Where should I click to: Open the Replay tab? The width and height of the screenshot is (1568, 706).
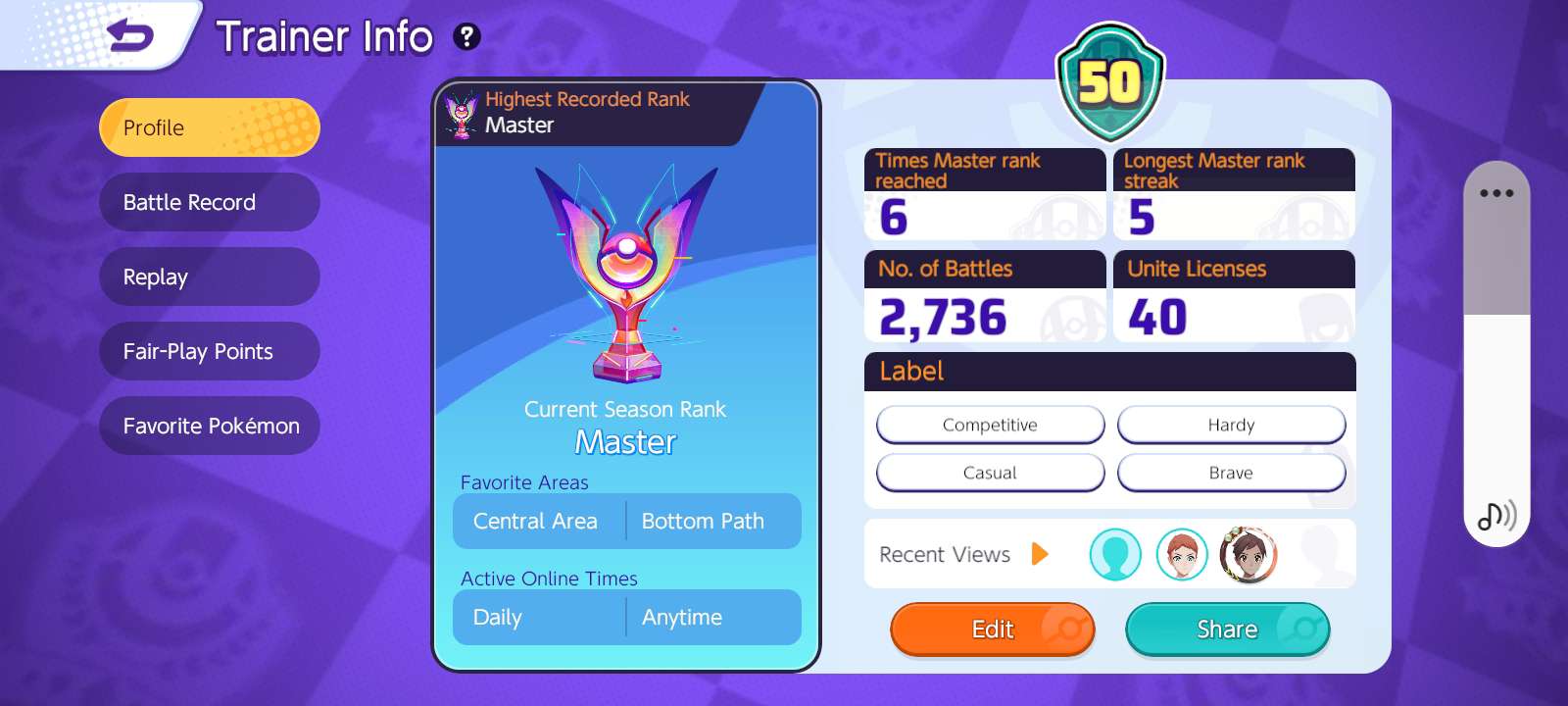click(x=209, y=277)
